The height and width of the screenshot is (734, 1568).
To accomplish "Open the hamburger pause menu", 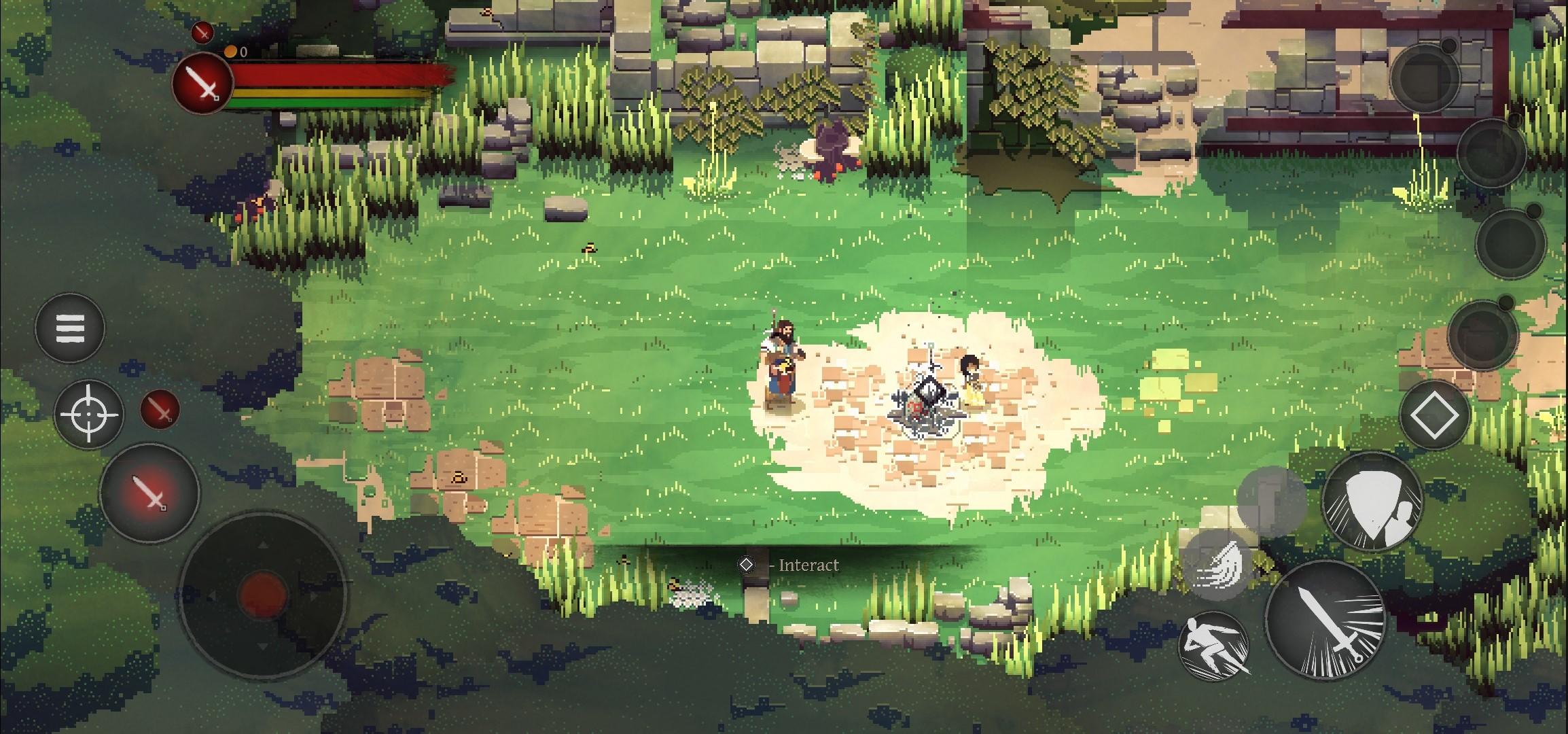I will click(x=69, y=329).
